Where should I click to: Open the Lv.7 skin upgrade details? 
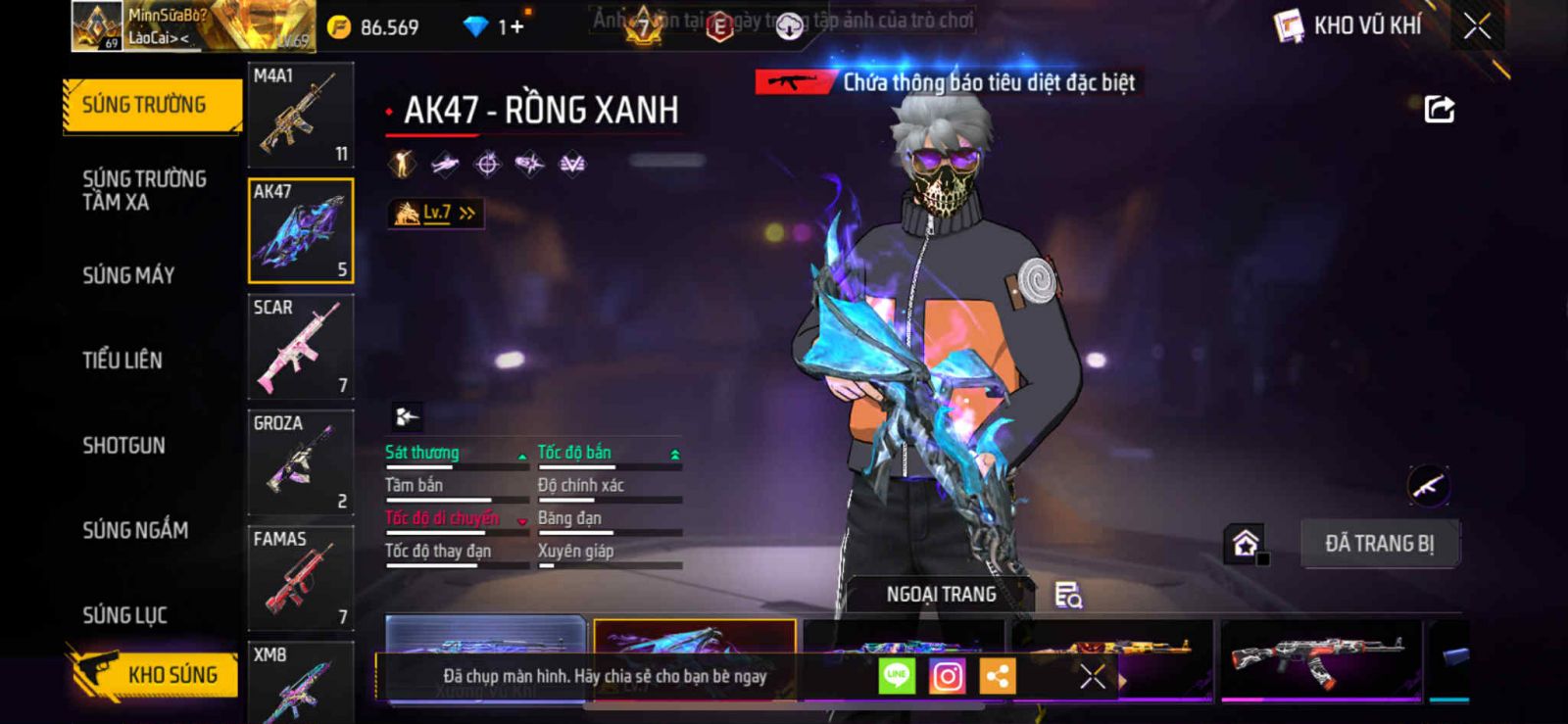coord(436,213)
